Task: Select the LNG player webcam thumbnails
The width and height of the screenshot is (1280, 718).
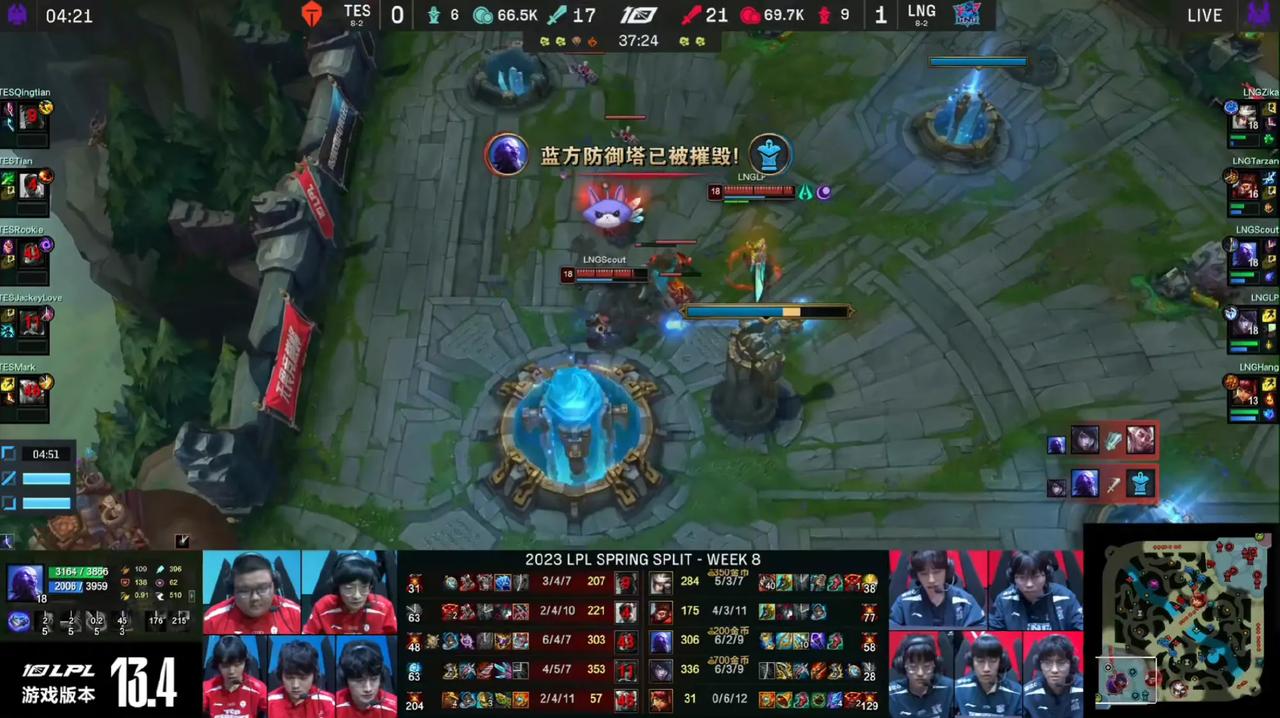Action: (x=985, y=632)
